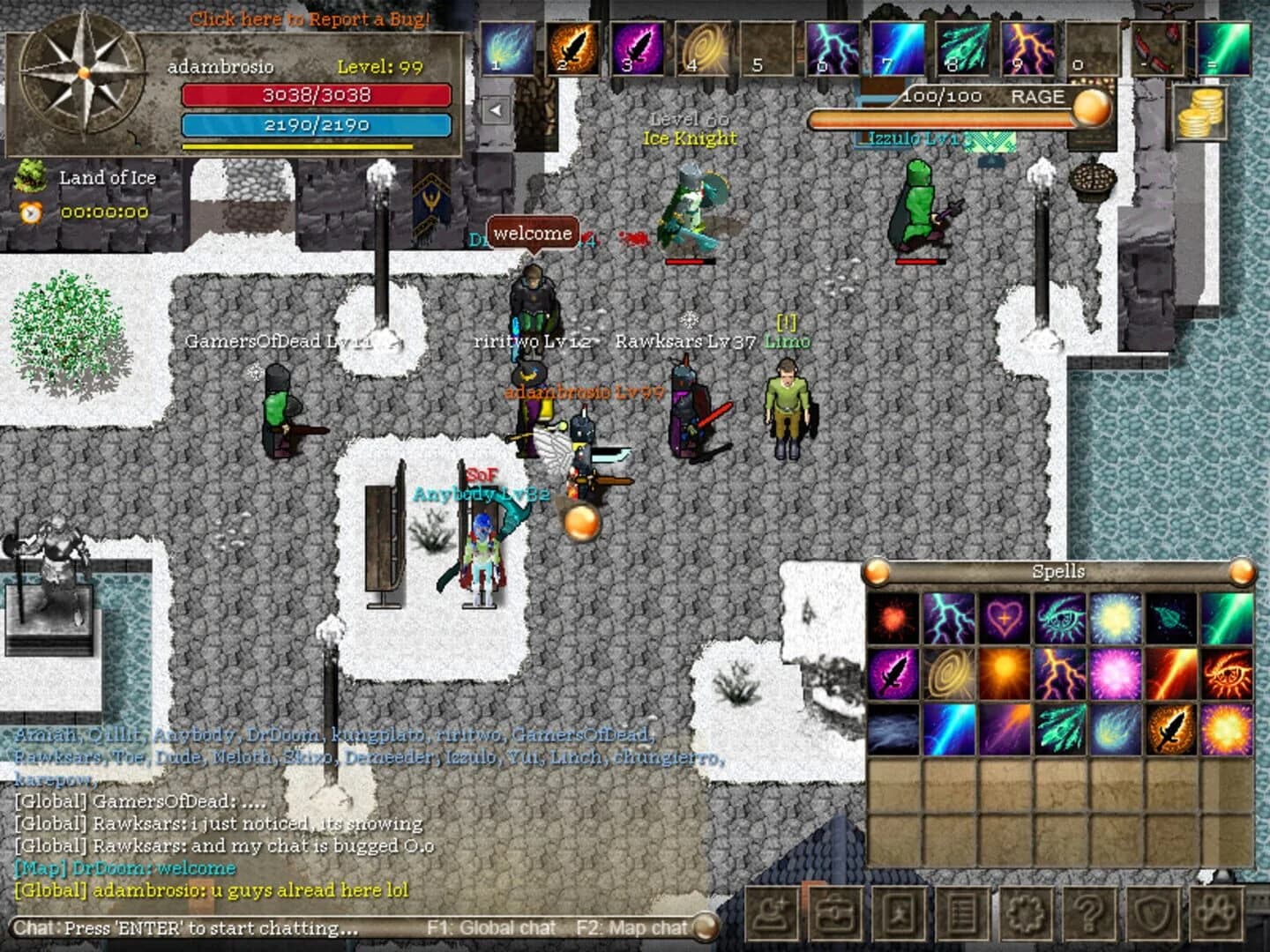Switch to Map chat via F2 tab
Image resolution: width=1270 pixels, height=952 pixels.
tap(631, 927)
